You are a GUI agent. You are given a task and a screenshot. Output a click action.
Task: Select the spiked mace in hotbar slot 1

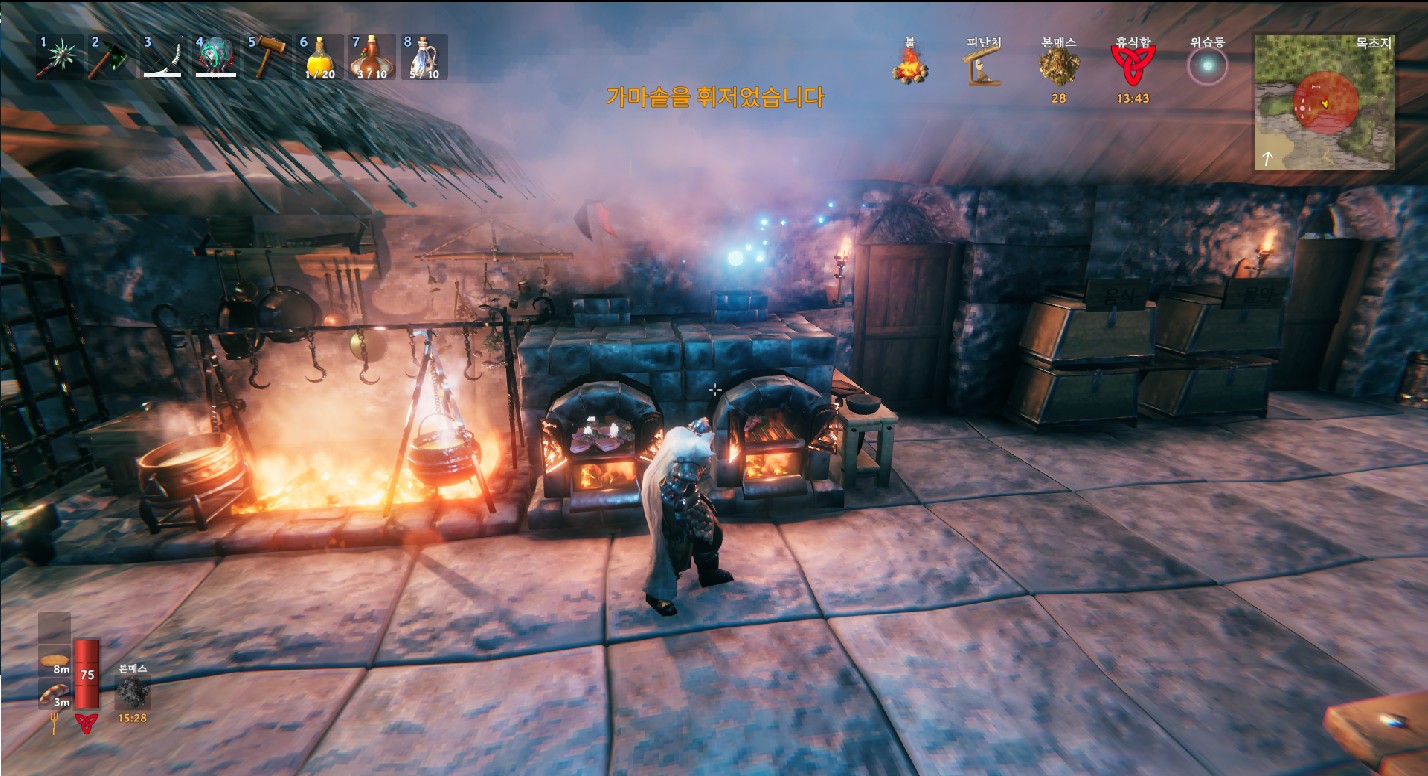(59, 58)
